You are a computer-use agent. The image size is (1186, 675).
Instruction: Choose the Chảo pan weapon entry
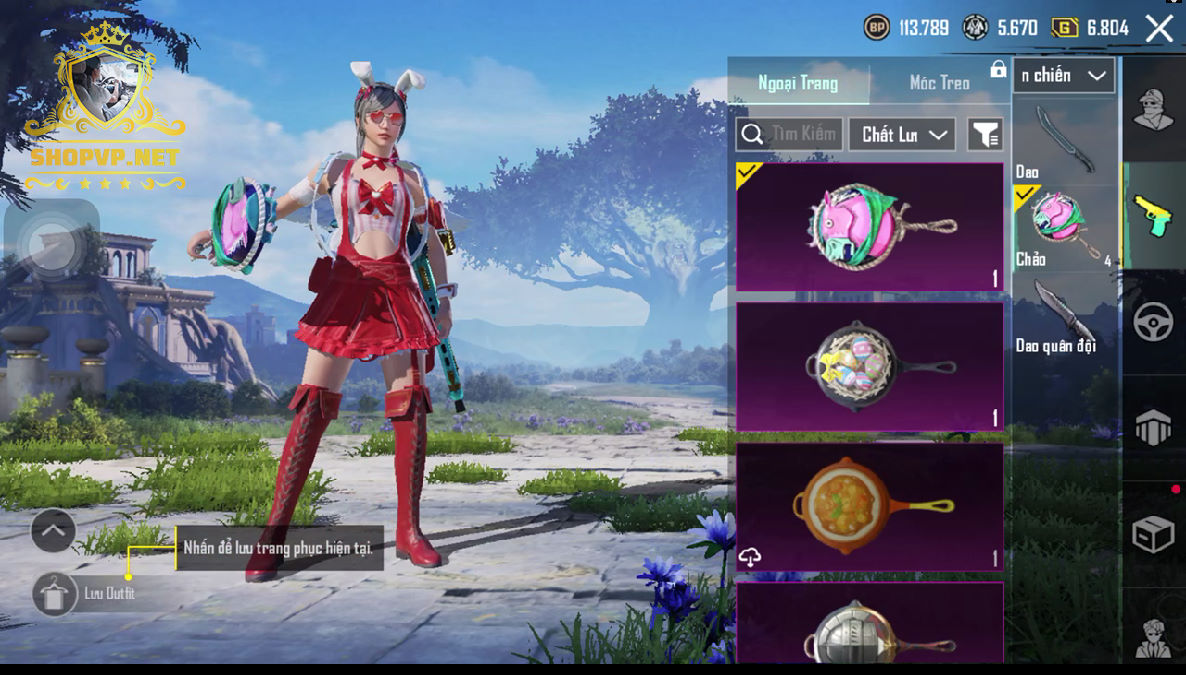(x=1064, y=227)
